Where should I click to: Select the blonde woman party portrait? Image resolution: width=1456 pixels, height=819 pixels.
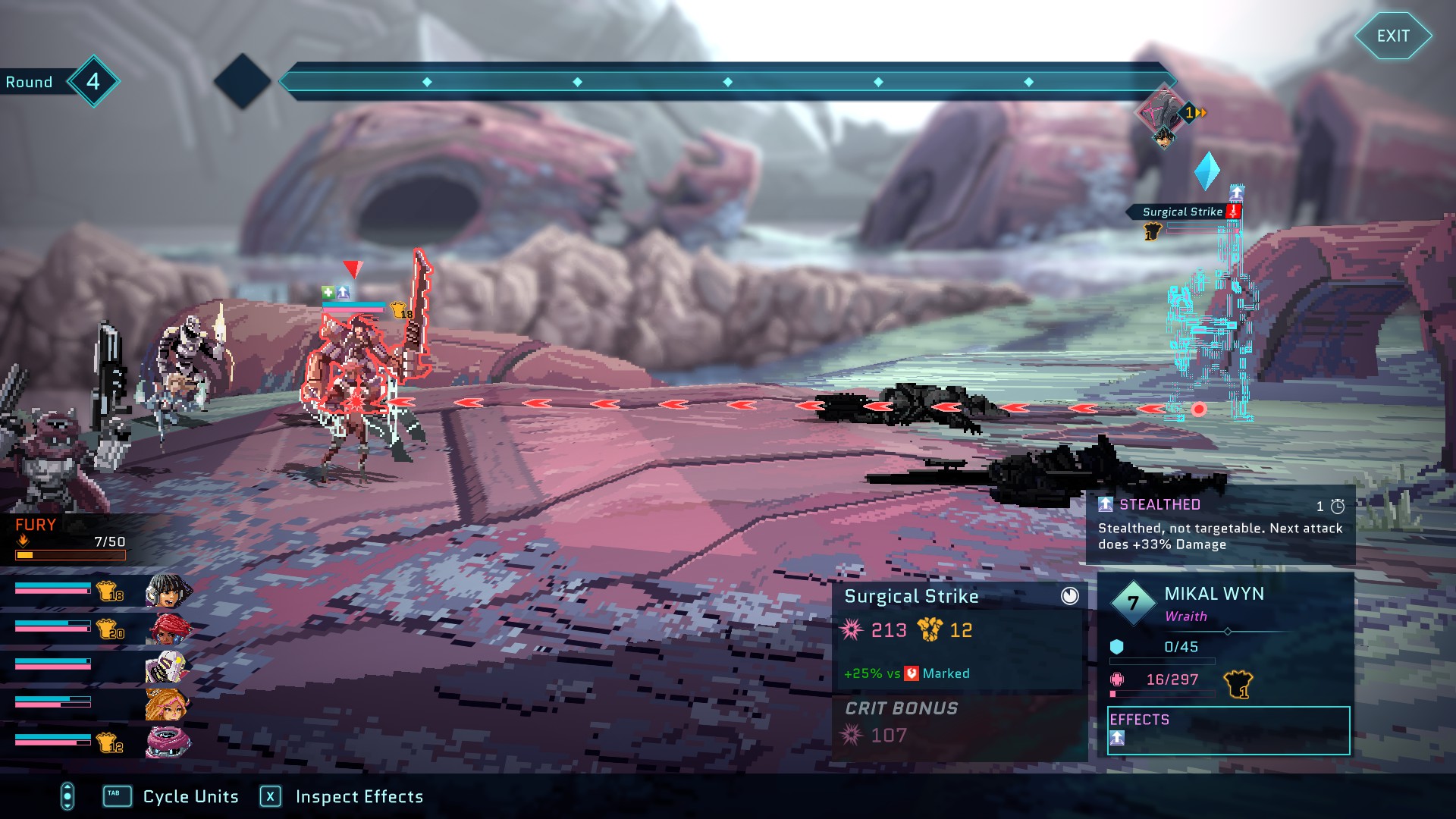pyautogui.click(x=167, y=704)
